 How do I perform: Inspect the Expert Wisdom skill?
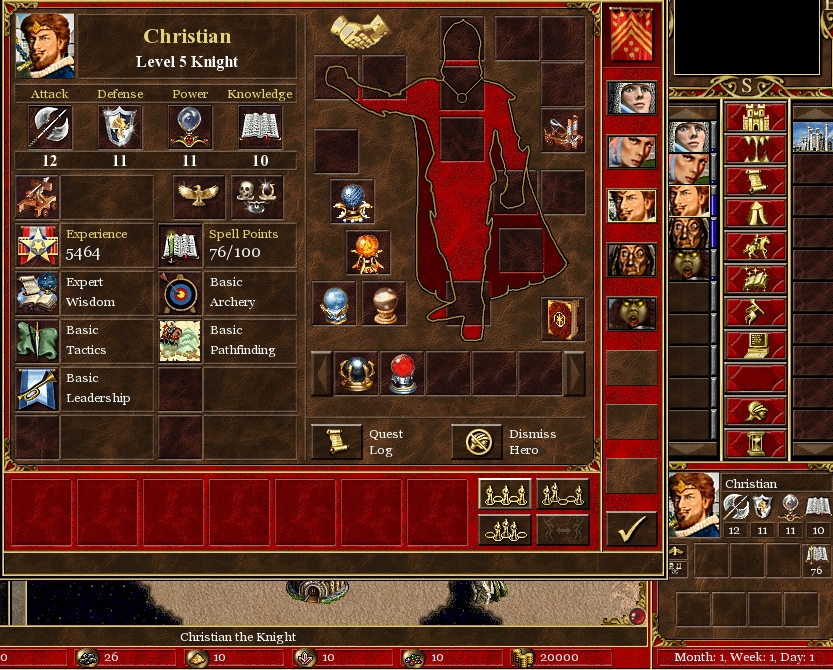pos(37,292)
